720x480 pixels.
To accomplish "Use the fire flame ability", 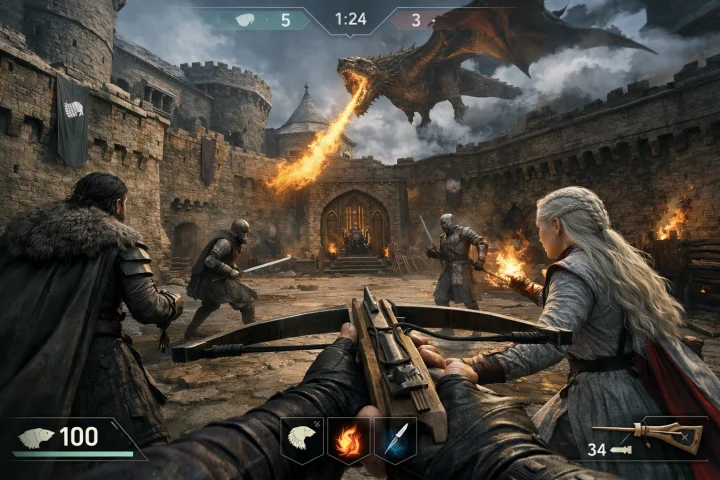I will tap(348, 440).
